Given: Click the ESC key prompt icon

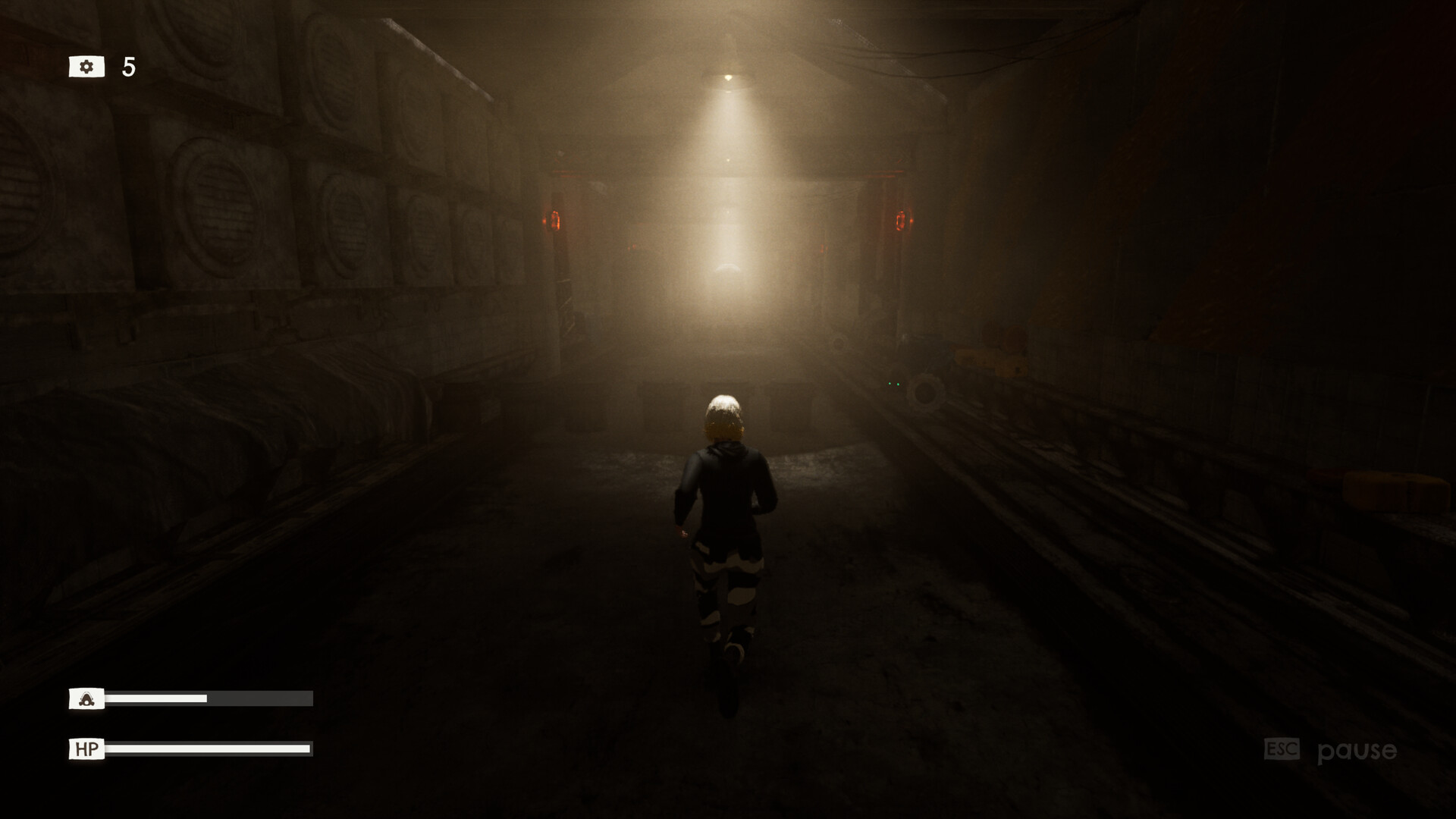Looking at the screenshot, I should pyautogui.click(x=1282, y=749).
